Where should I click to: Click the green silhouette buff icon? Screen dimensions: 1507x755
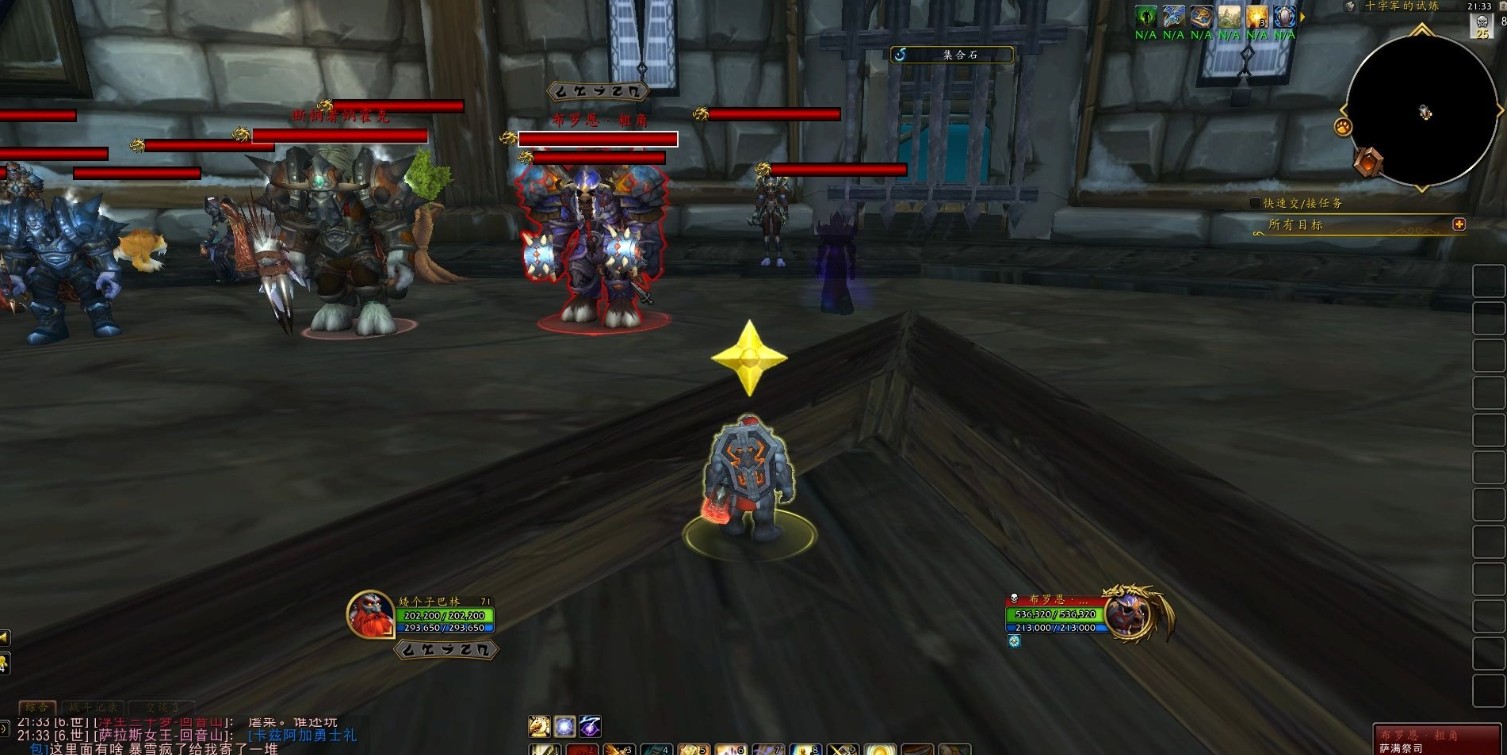[x=1145, y=16]
